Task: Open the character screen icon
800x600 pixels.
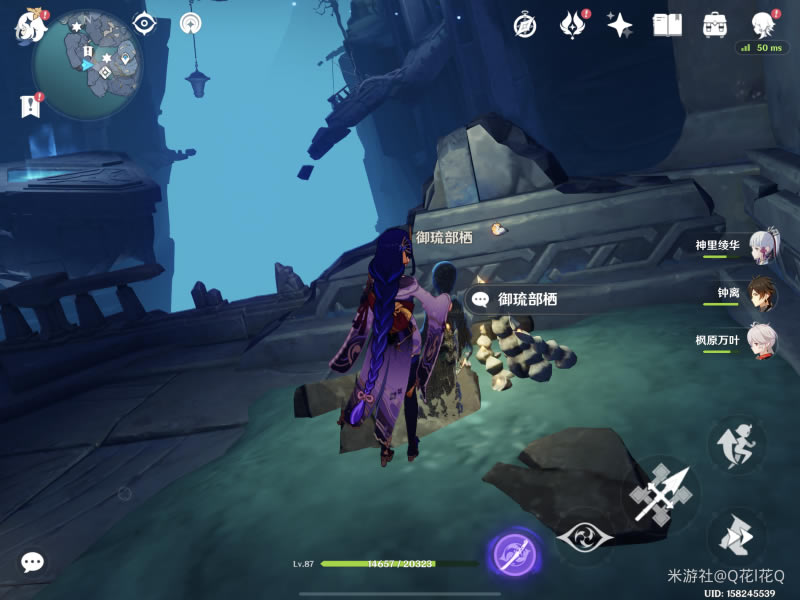Action: coord(764,25)
